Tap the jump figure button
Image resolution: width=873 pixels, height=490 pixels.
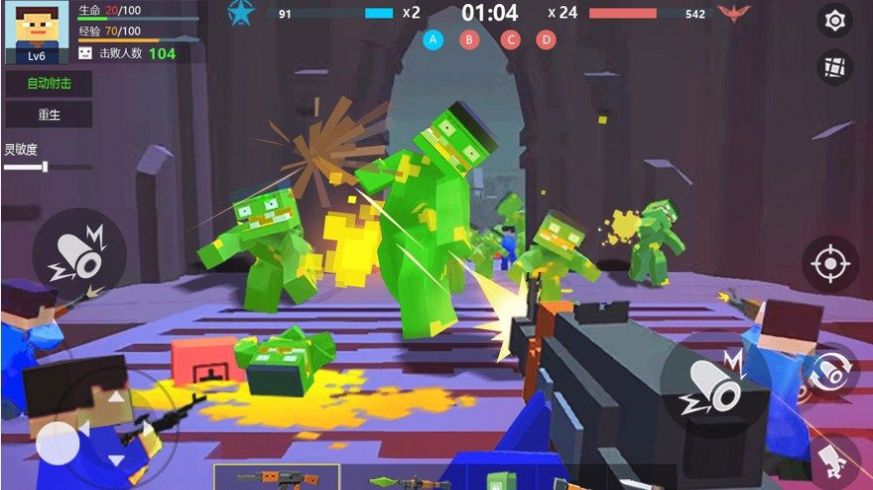point(834,458)
